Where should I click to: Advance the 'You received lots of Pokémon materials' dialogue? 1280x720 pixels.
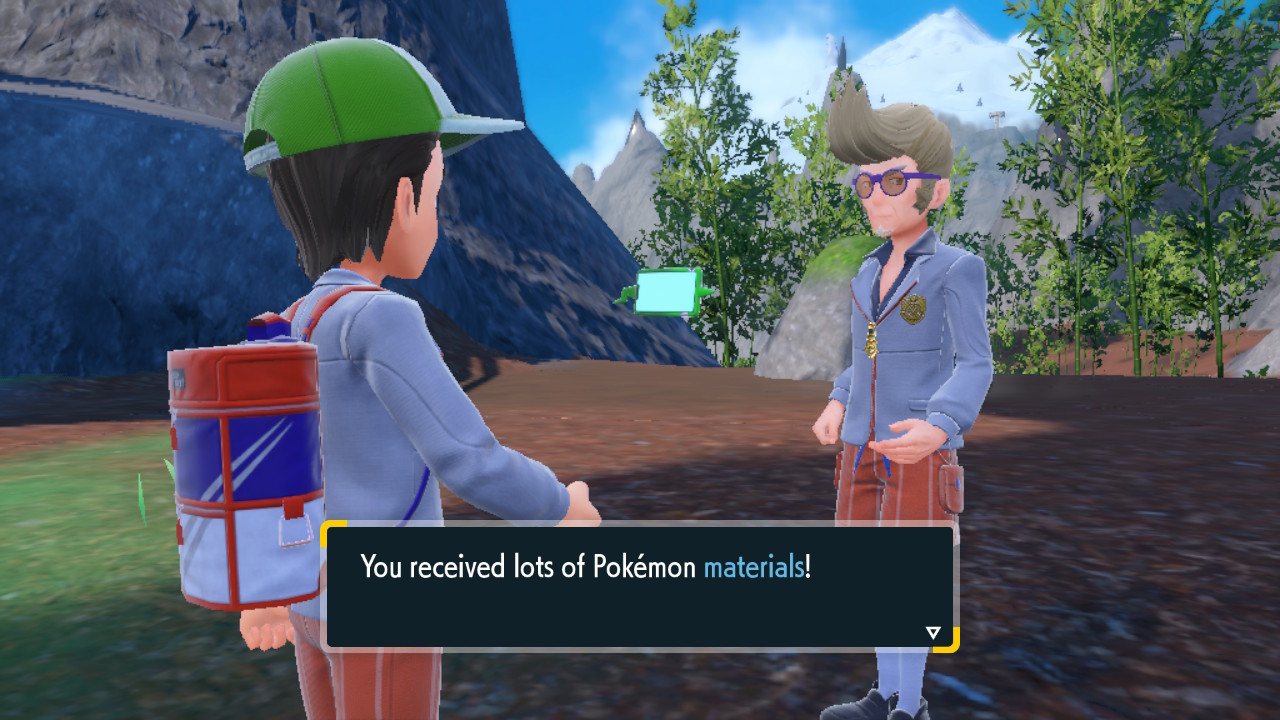click(x=640, y=586)
